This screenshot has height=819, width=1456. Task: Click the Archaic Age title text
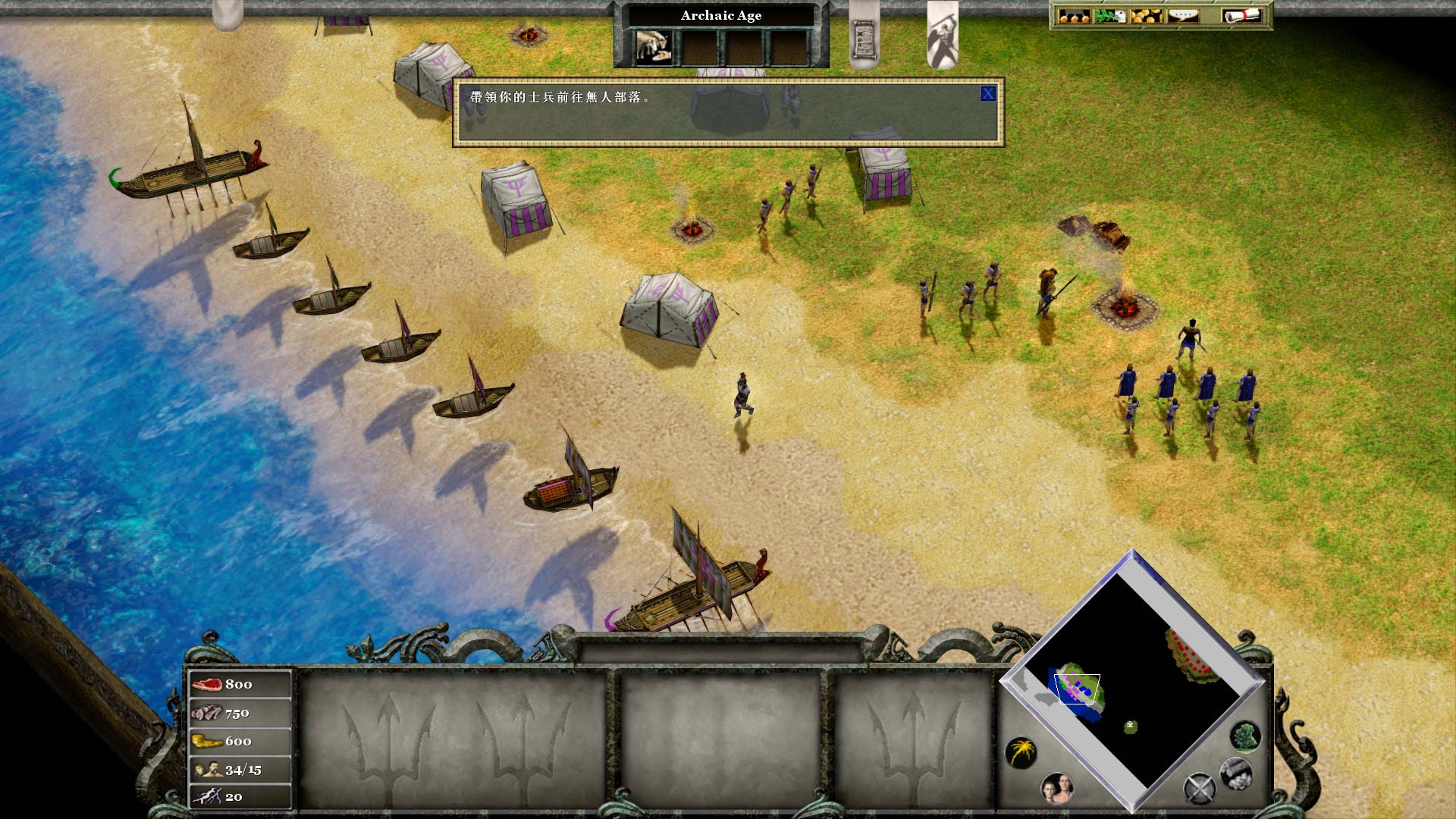point(720,15)
